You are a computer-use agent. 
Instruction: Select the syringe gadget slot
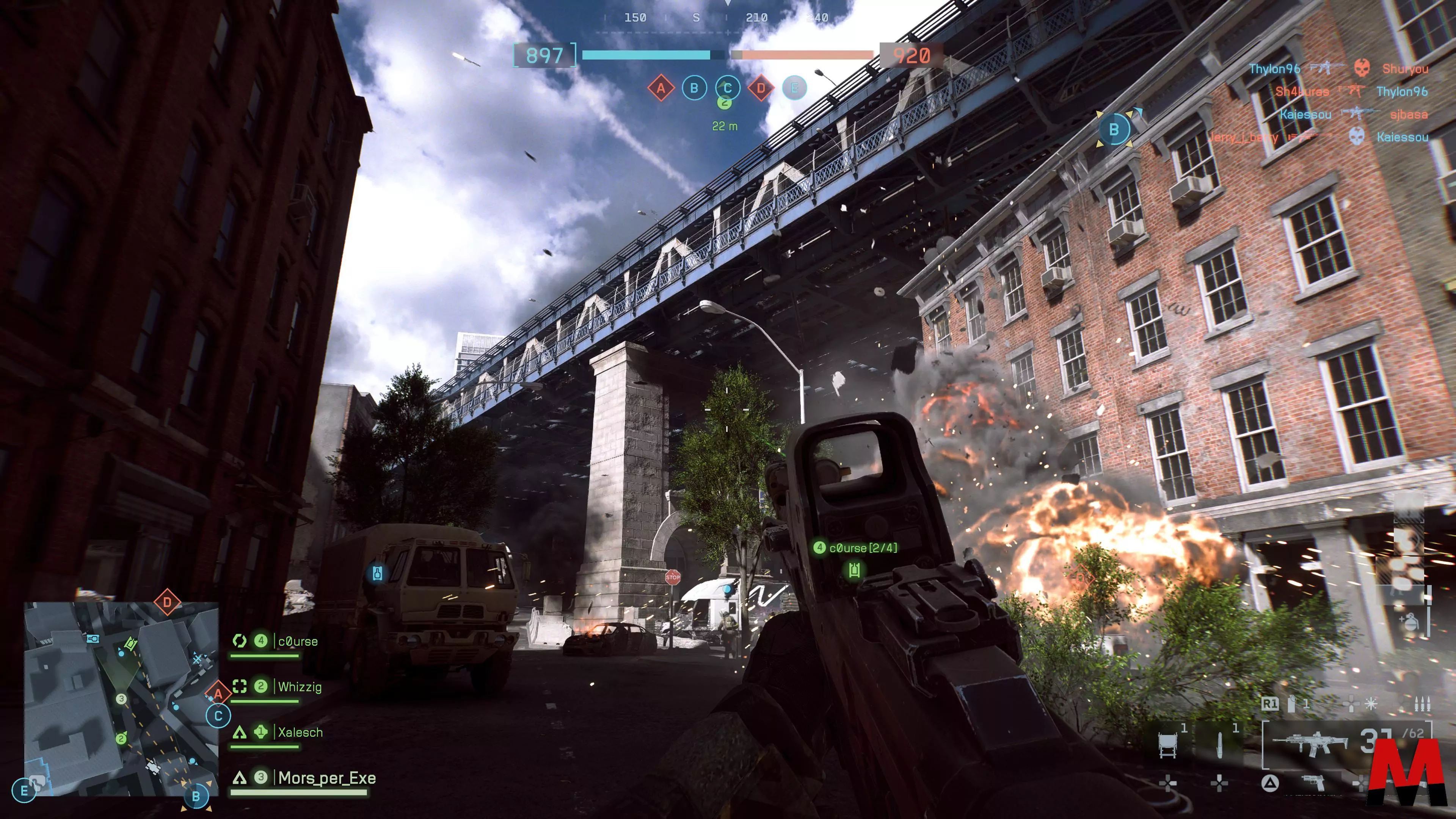click(x=1219, y=744)
